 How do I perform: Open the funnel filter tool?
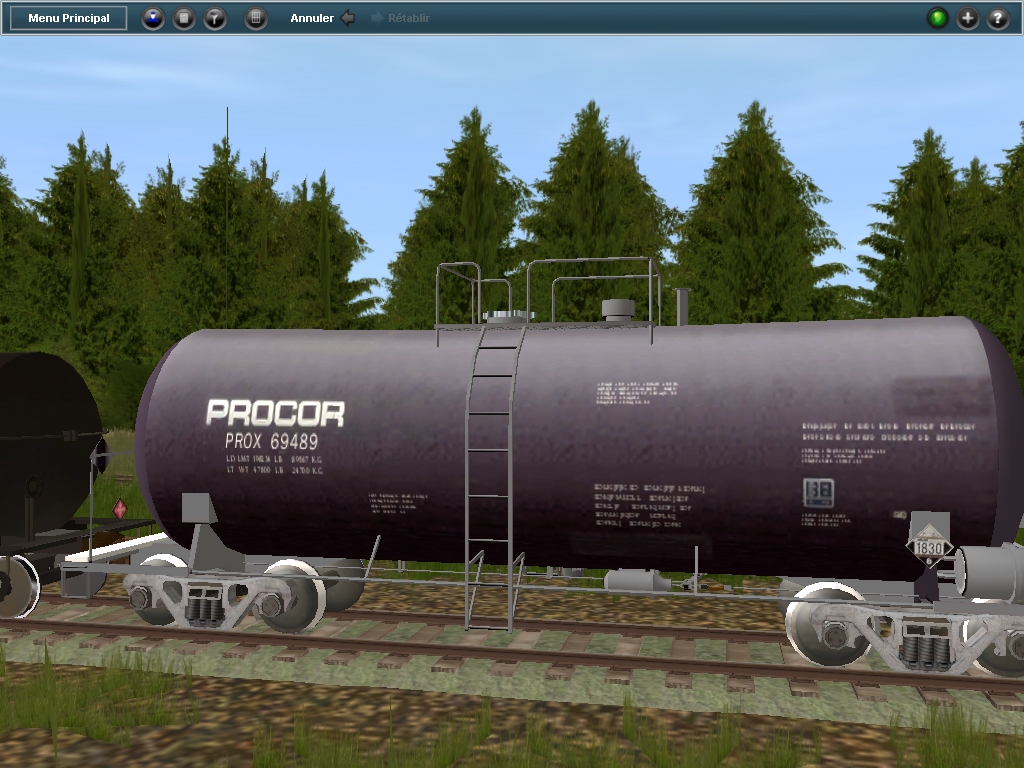[215, 18]
